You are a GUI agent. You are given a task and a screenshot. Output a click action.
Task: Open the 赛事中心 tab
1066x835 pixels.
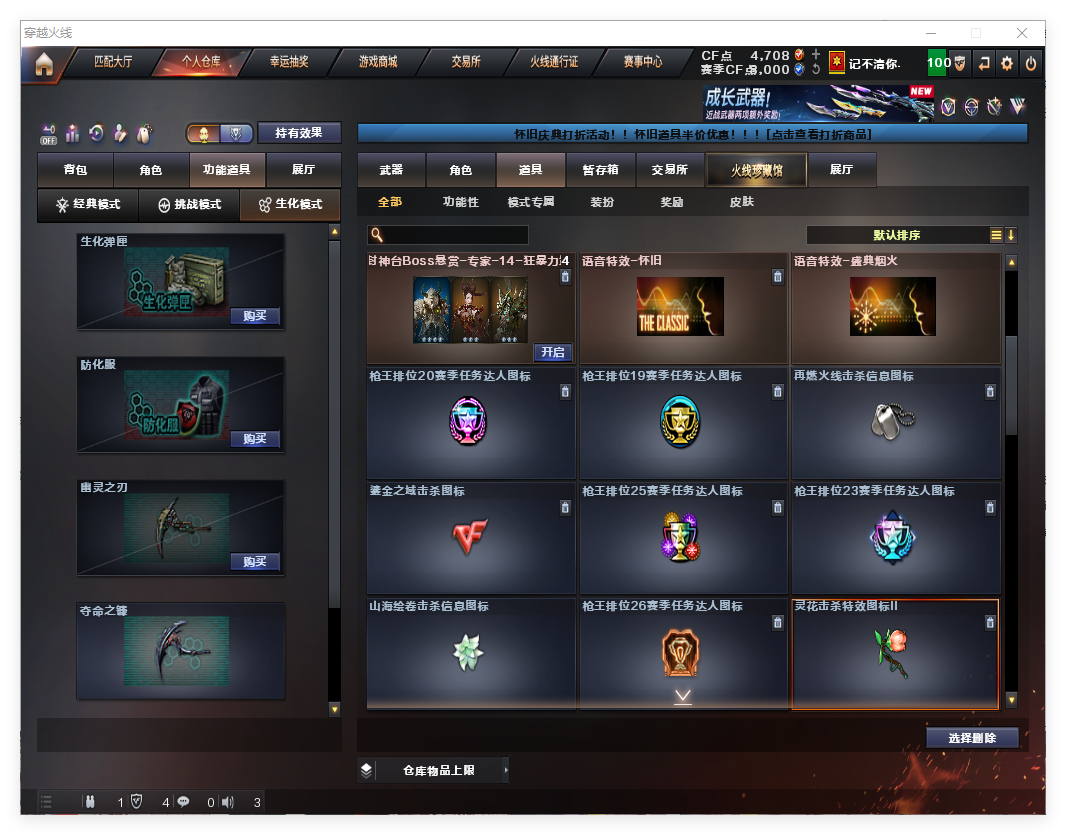click(643, 62)
